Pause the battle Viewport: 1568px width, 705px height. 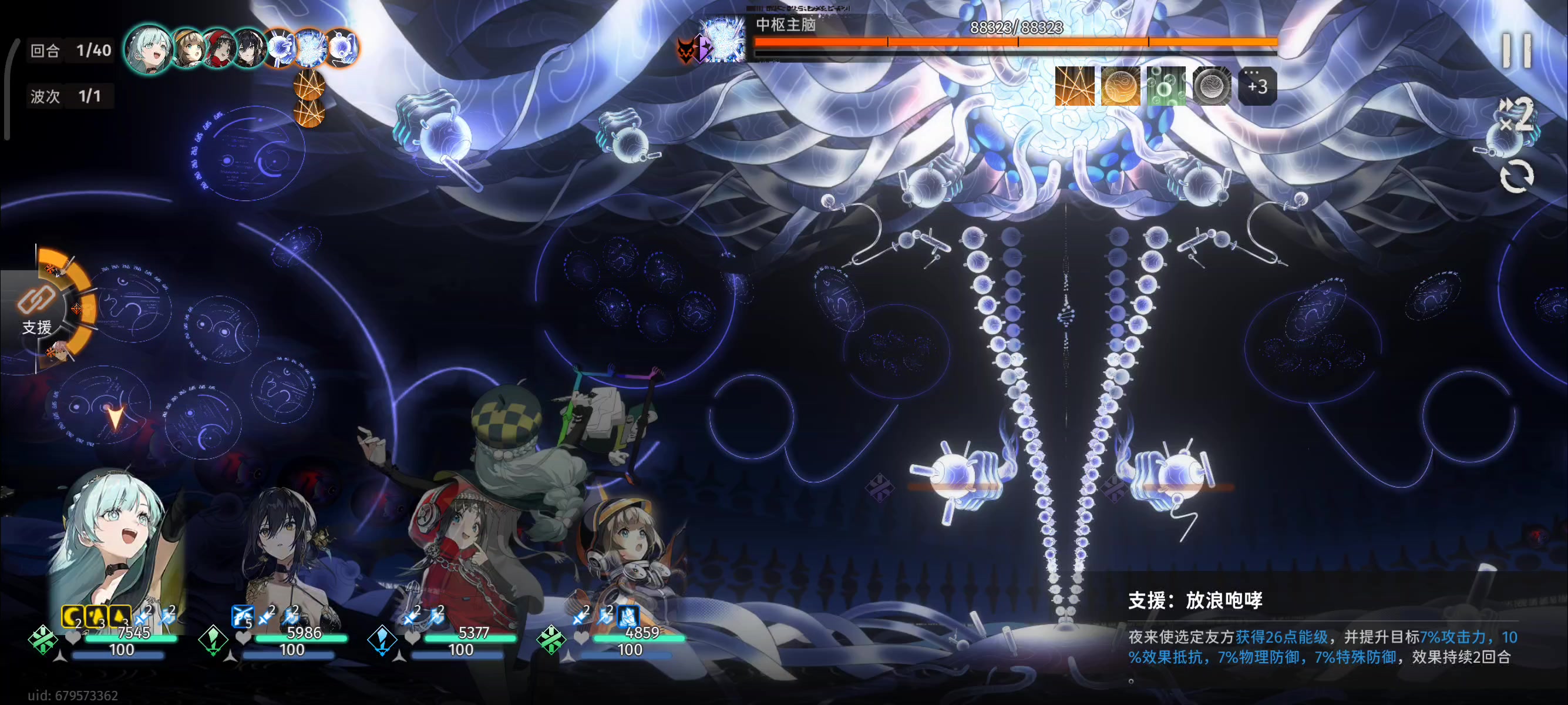pos(1516,50)
